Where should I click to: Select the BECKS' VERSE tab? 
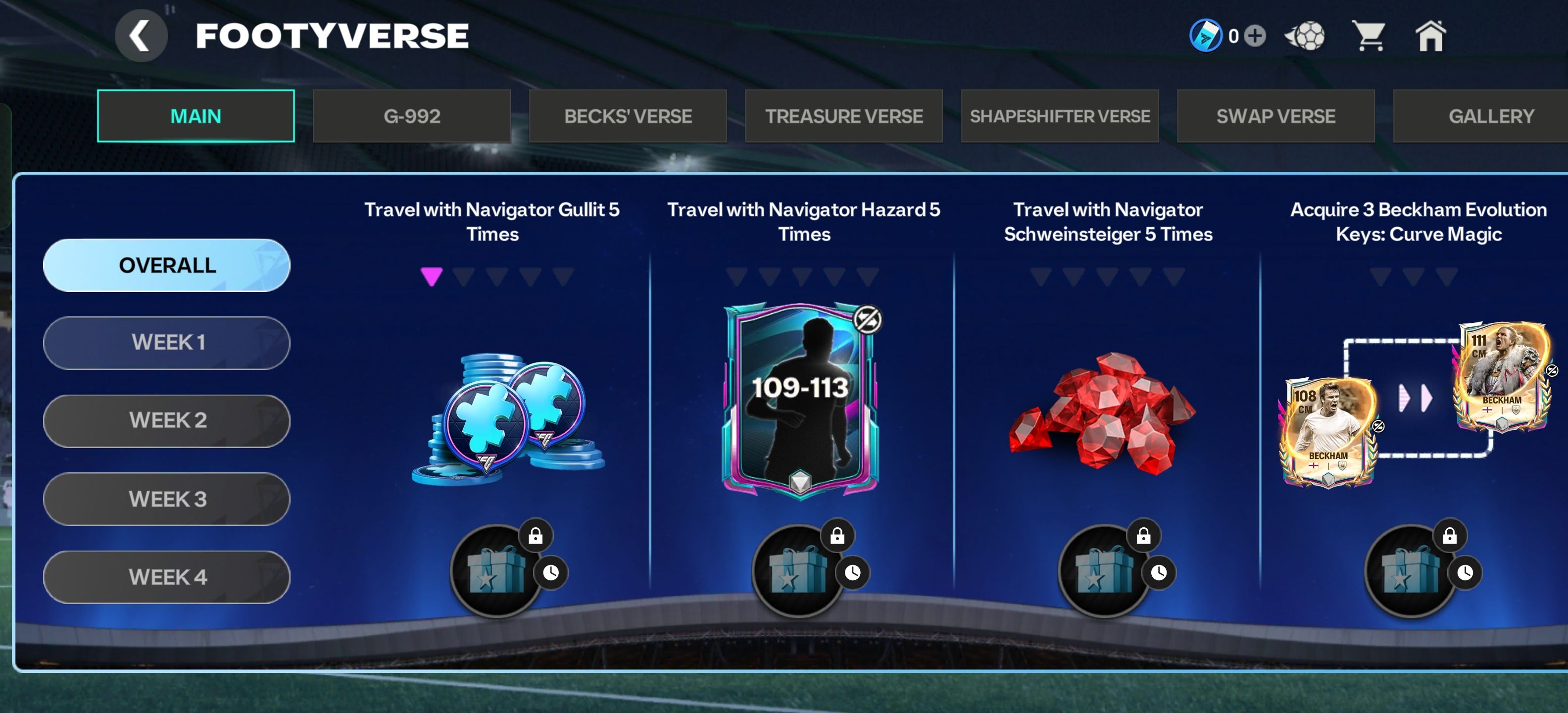click(628, 116)
